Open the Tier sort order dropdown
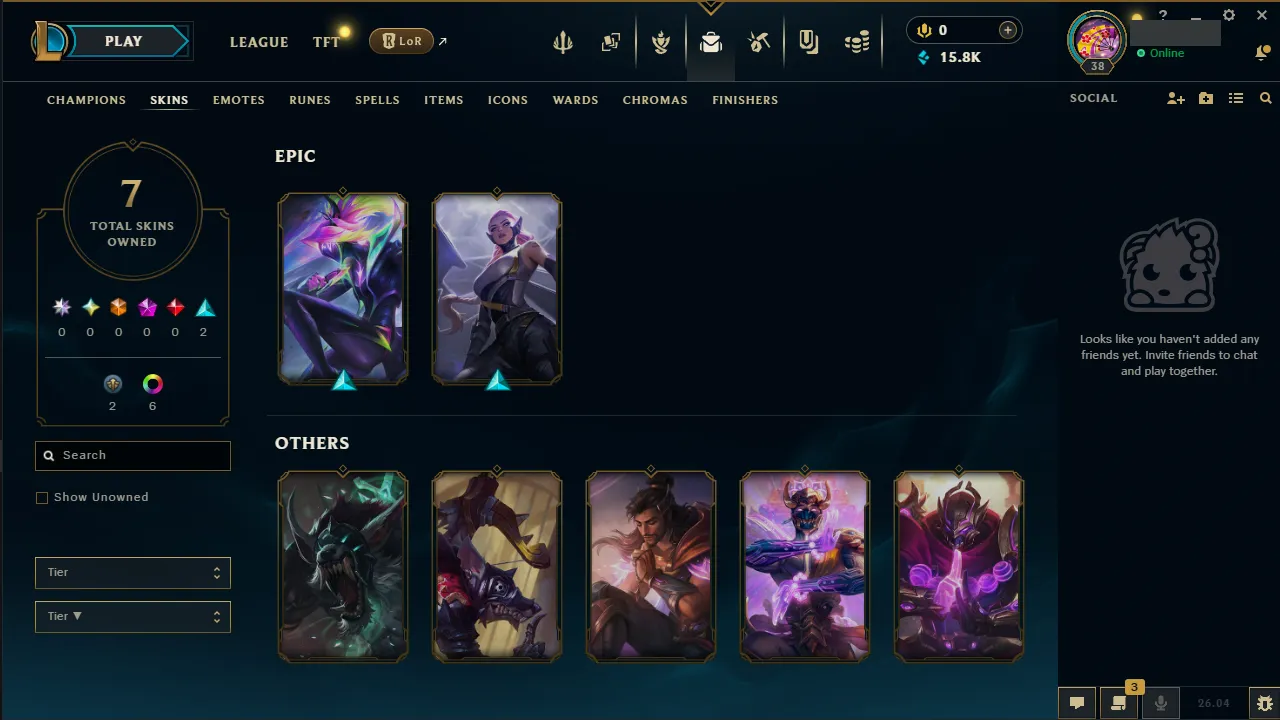Image resolution: width=1280 pixels, height=720 pixels. tap(132, 616)
